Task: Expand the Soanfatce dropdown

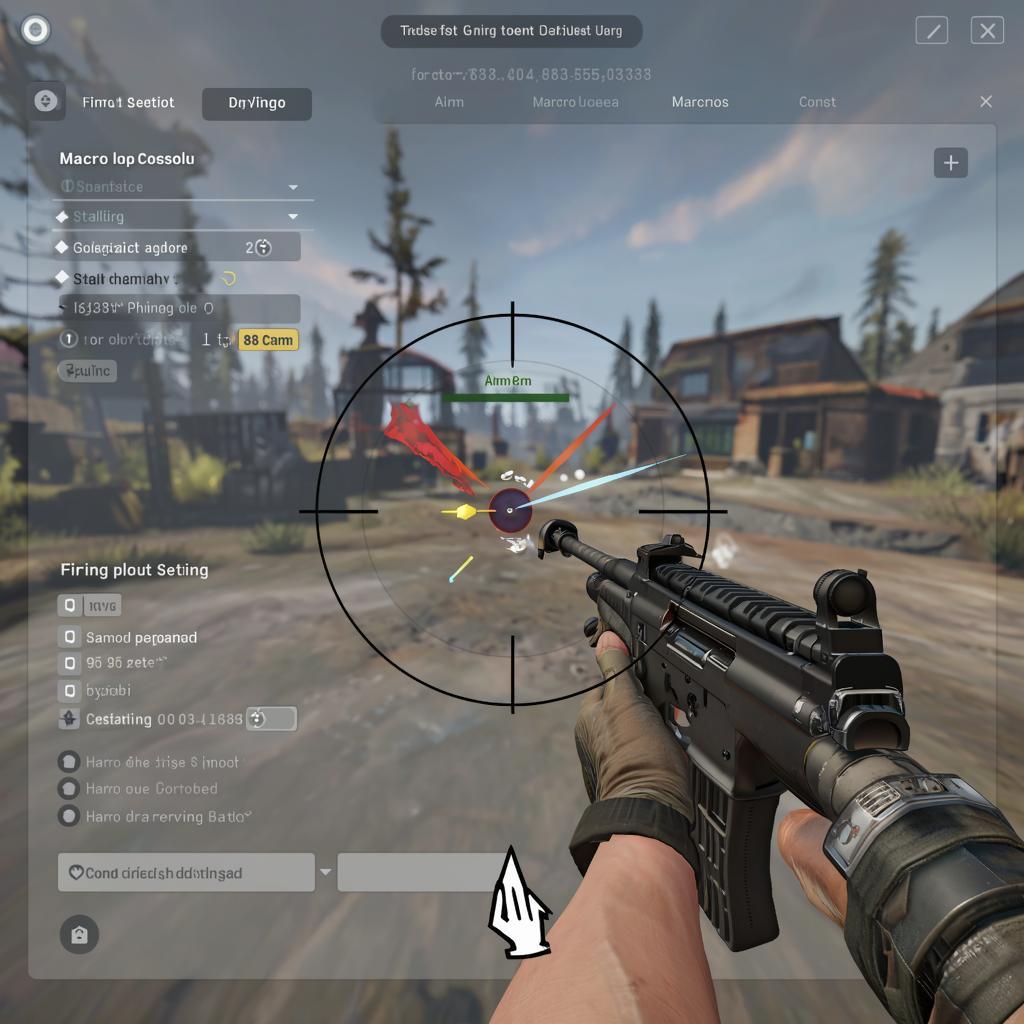Action: tap(293, 187)
